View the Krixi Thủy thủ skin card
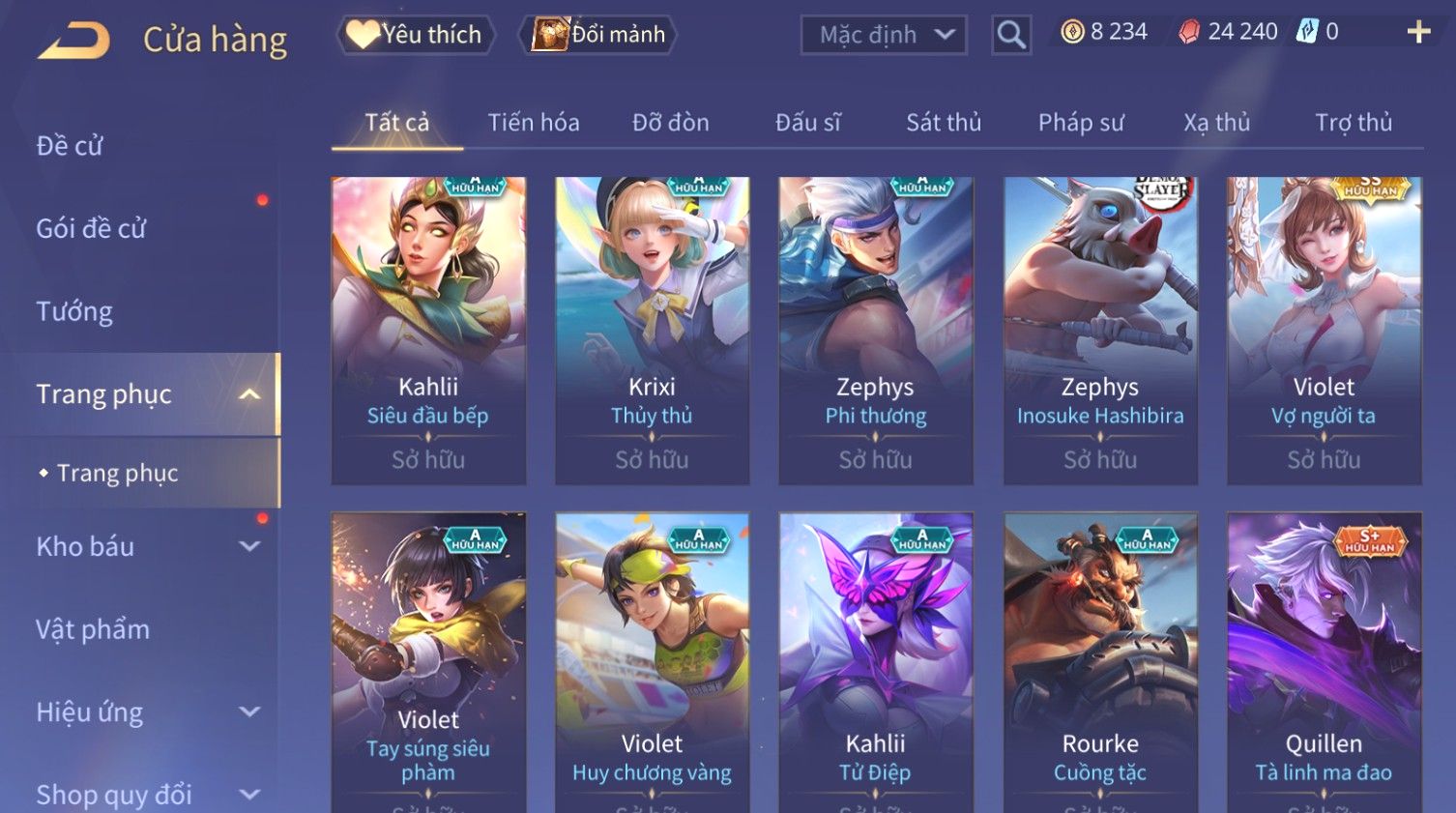Screen dimensions: 1456x813 653,329
